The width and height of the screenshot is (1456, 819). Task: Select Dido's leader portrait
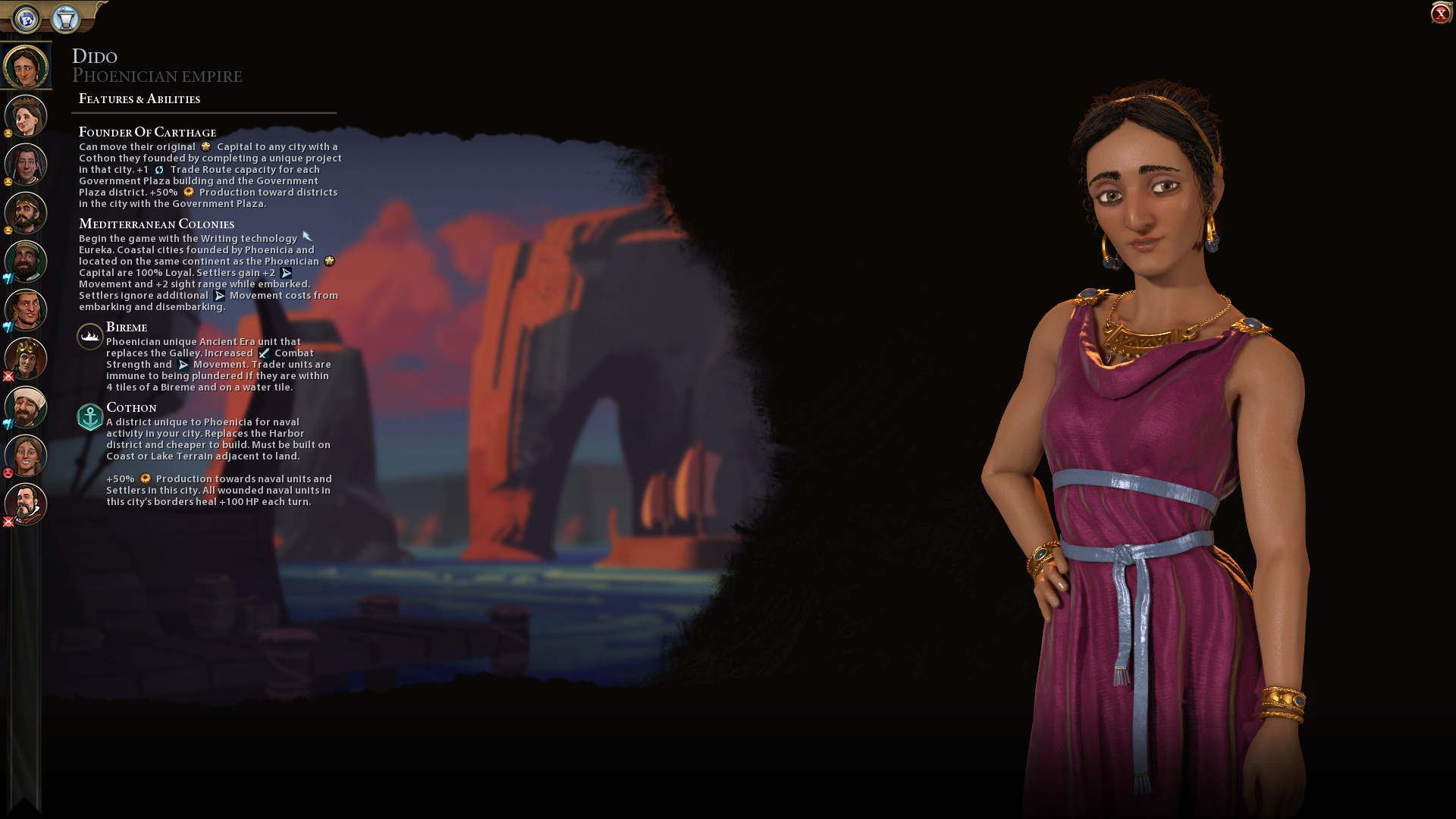coord(26,67)
